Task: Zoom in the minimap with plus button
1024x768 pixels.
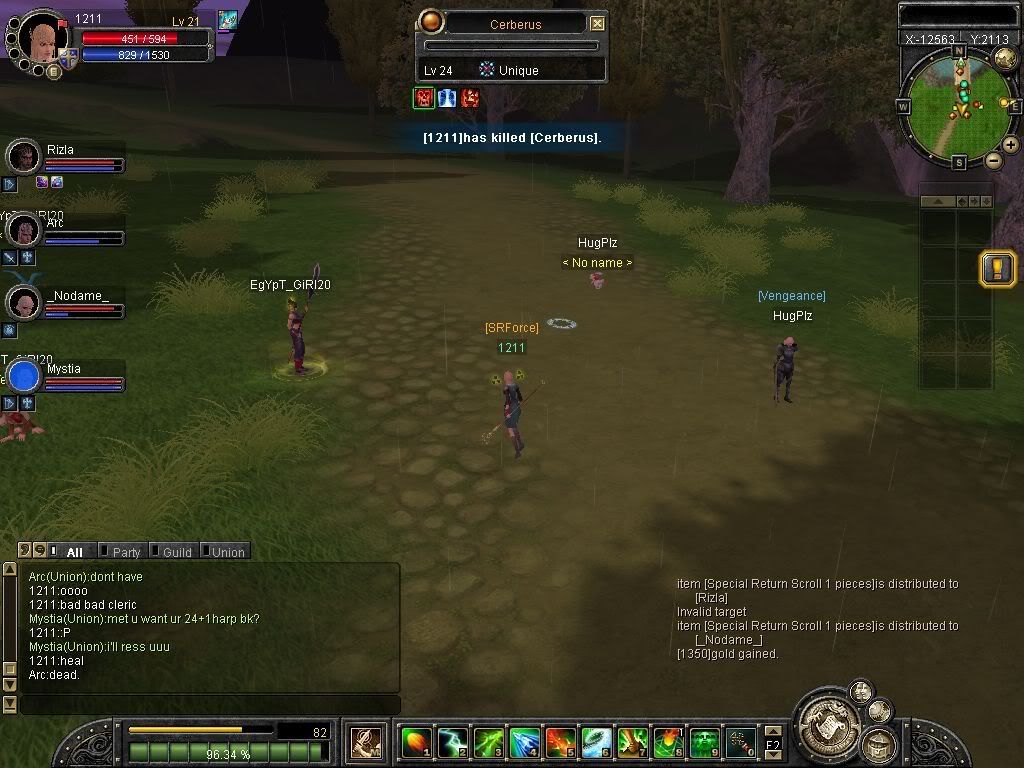Action: (x=1011, y=145)
